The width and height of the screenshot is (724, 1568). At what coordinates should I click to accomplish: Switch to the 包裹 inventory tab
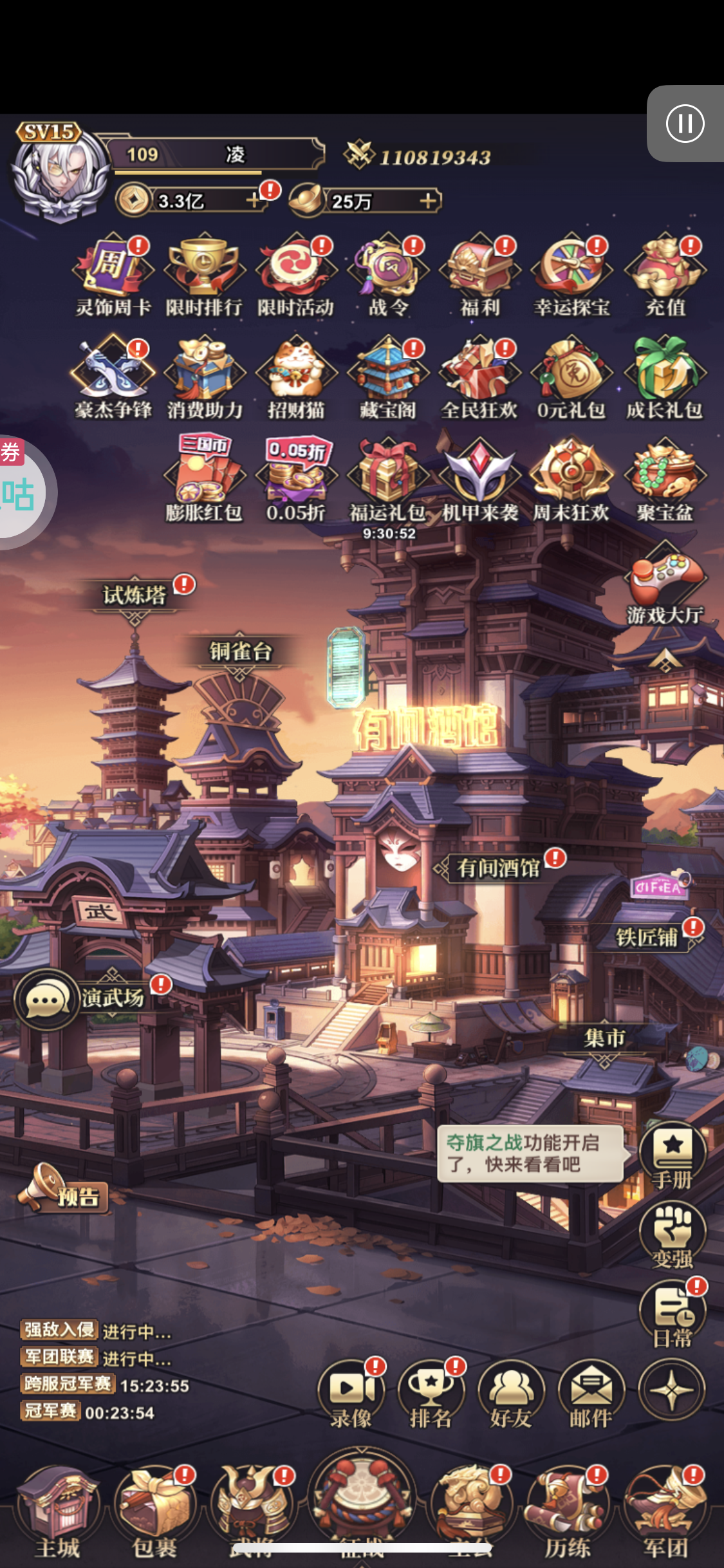point(154,1507)
